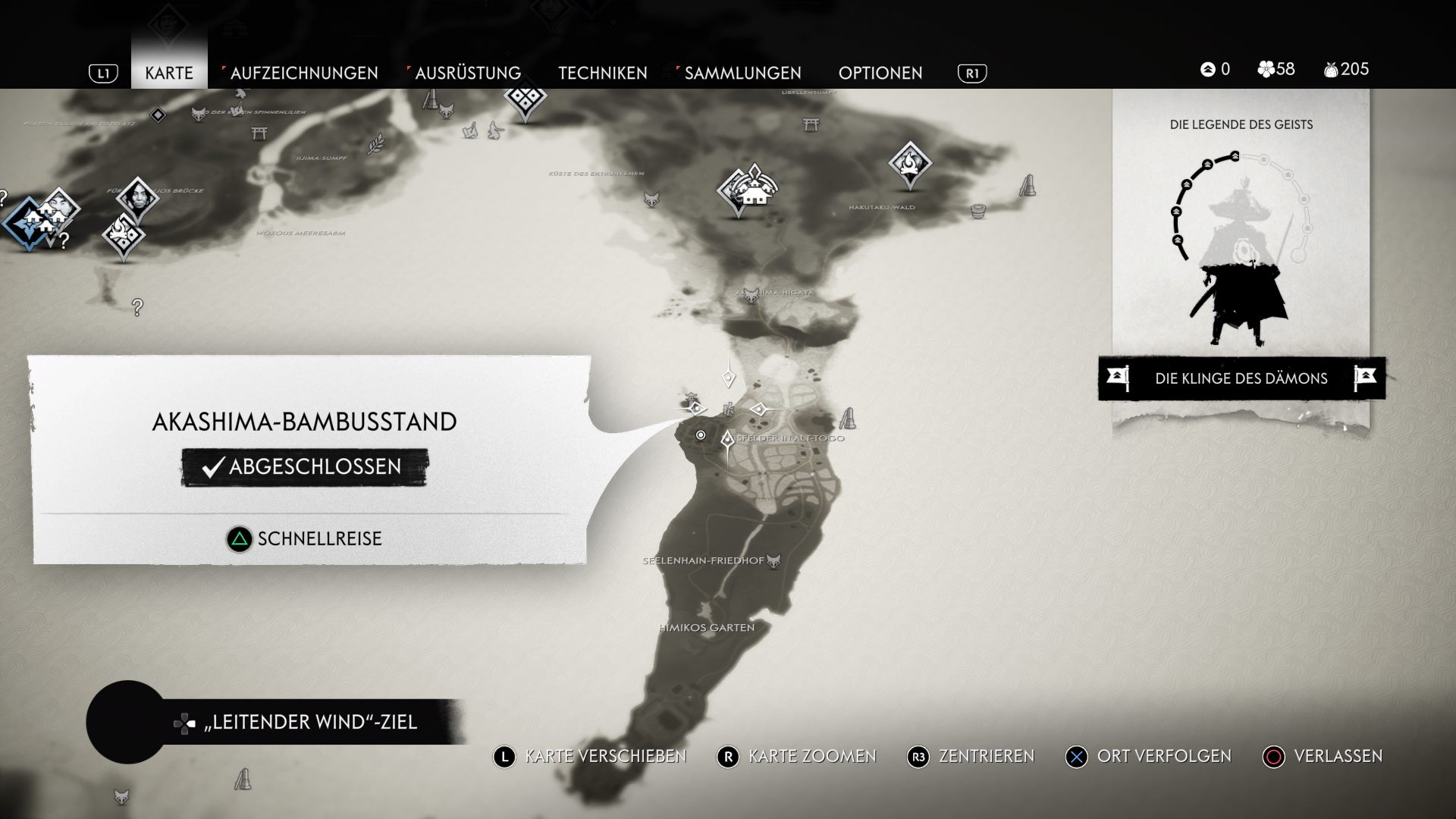Click the hot spring bucket marker
Screen dimensions: 1456x819
click(978, 210)
